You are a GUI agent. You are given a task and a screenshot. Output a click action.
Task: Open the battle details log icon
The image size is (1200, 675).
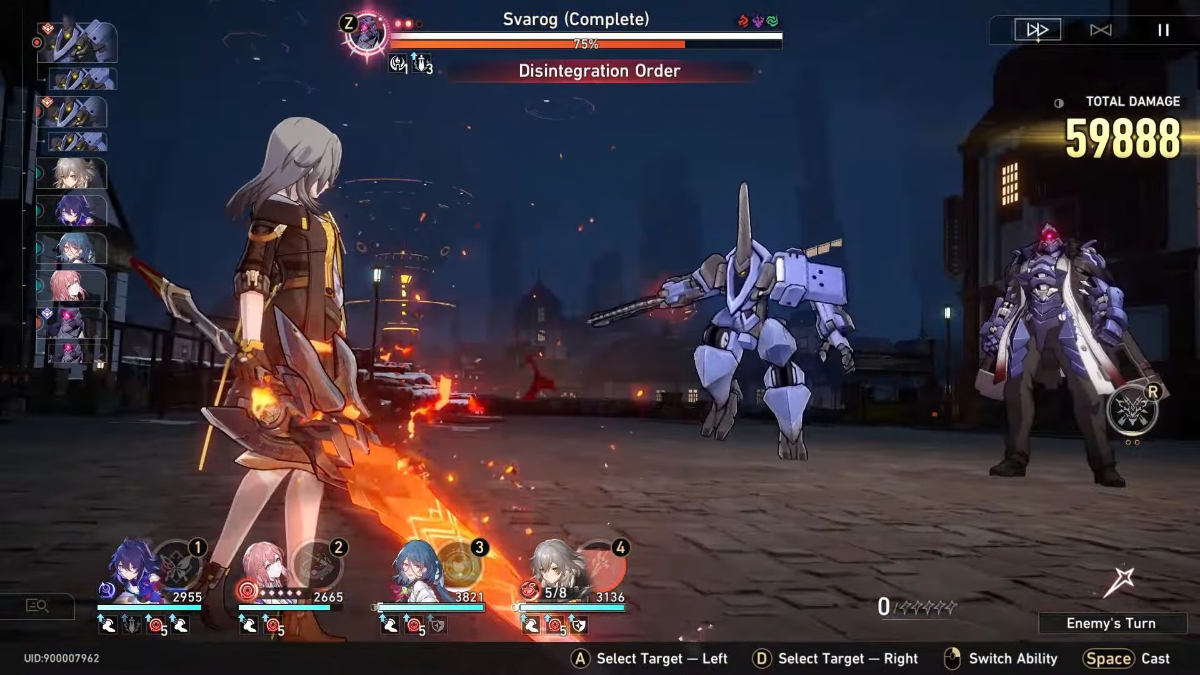click(38, 605)
